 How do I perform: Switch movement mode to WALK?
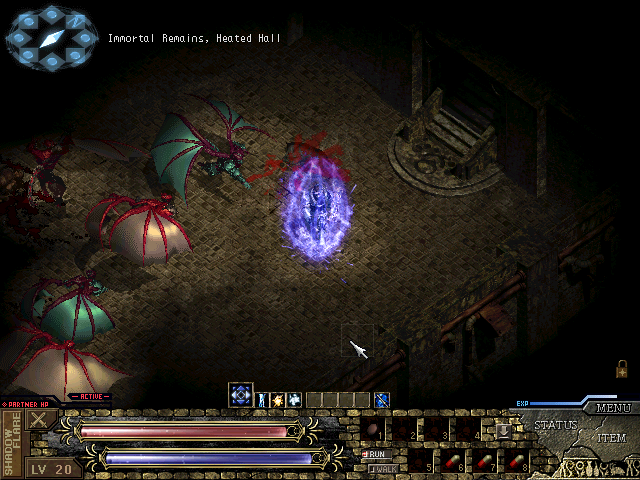[x=381, y=467]
